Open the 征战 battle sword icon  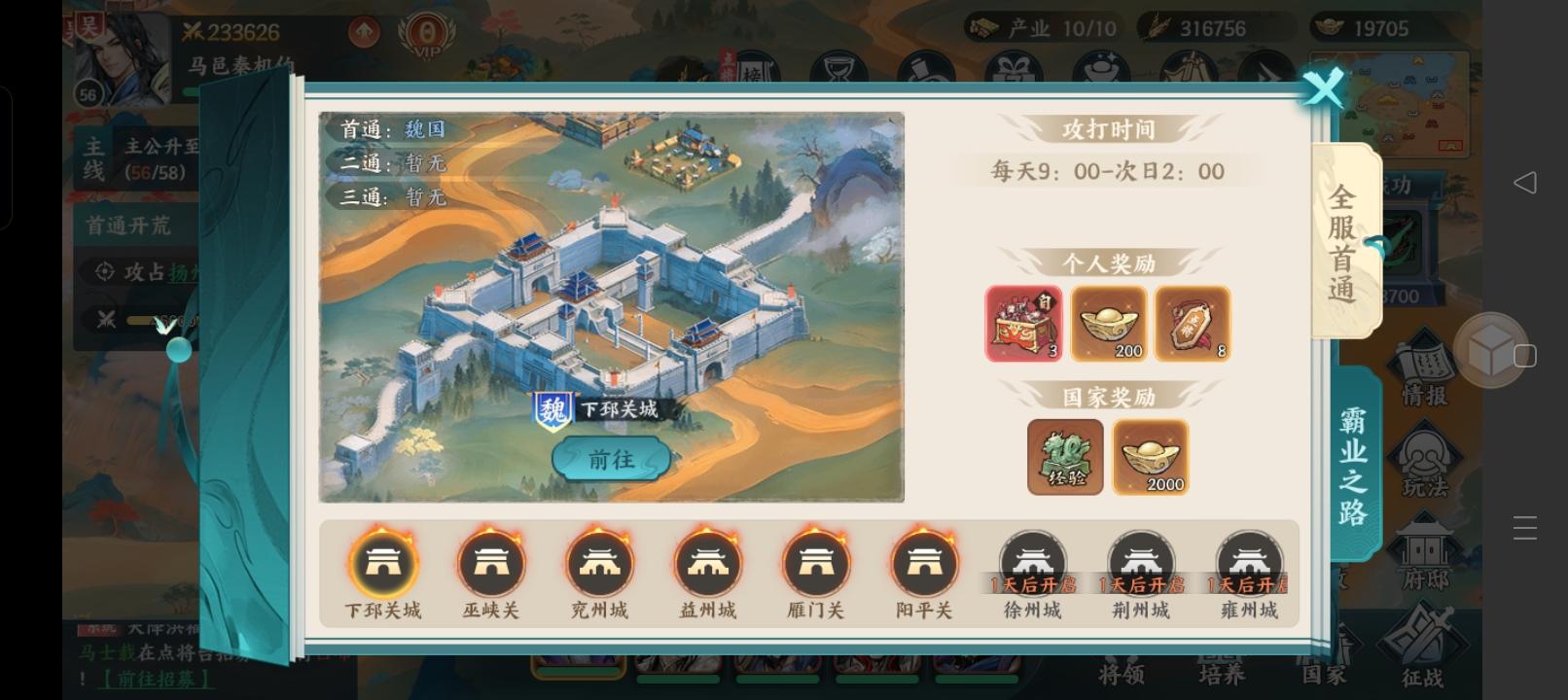pyautogui.click(x=1424, y=637)
